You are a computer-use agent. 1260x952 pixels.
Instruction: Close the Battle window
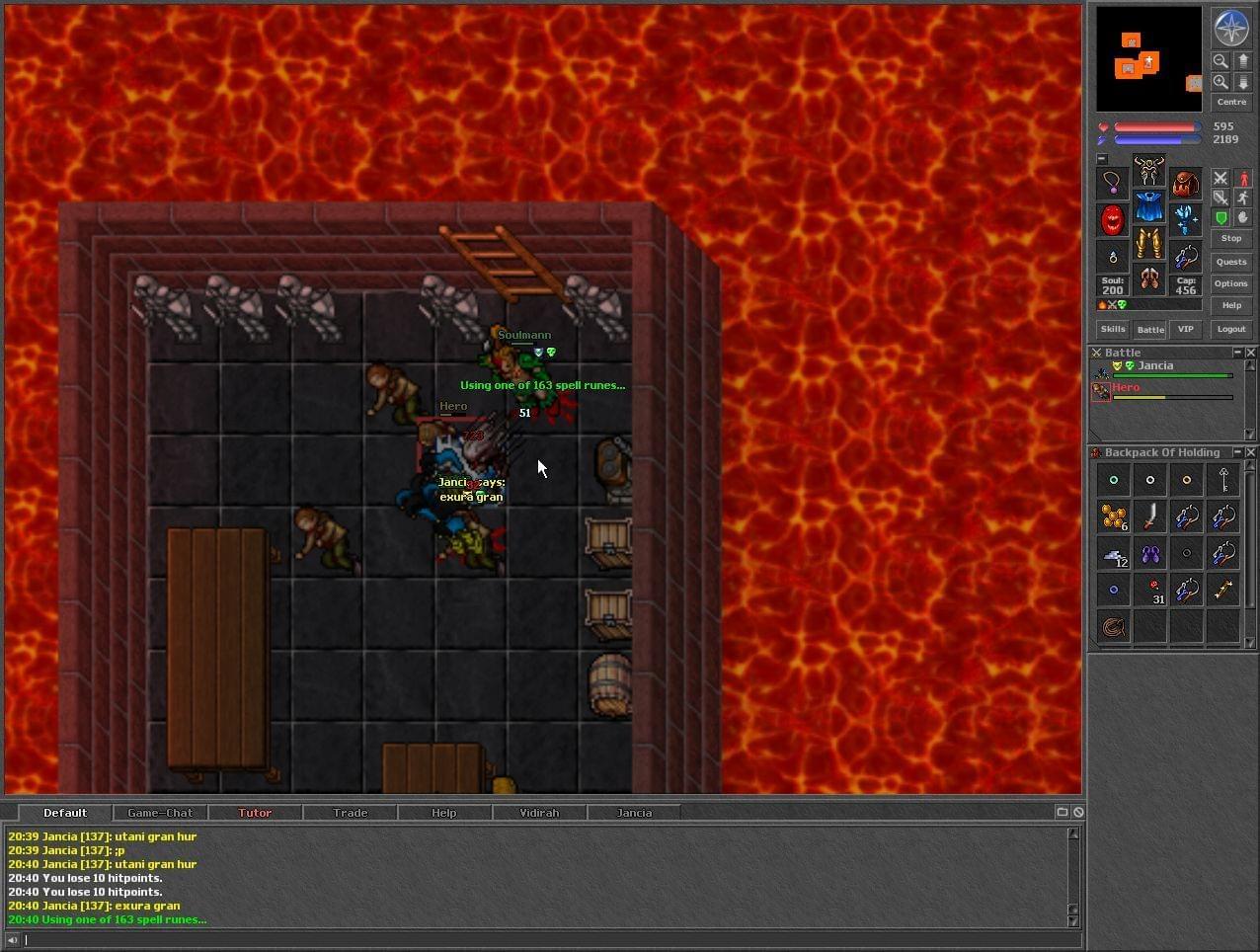tap(1251, 353)
